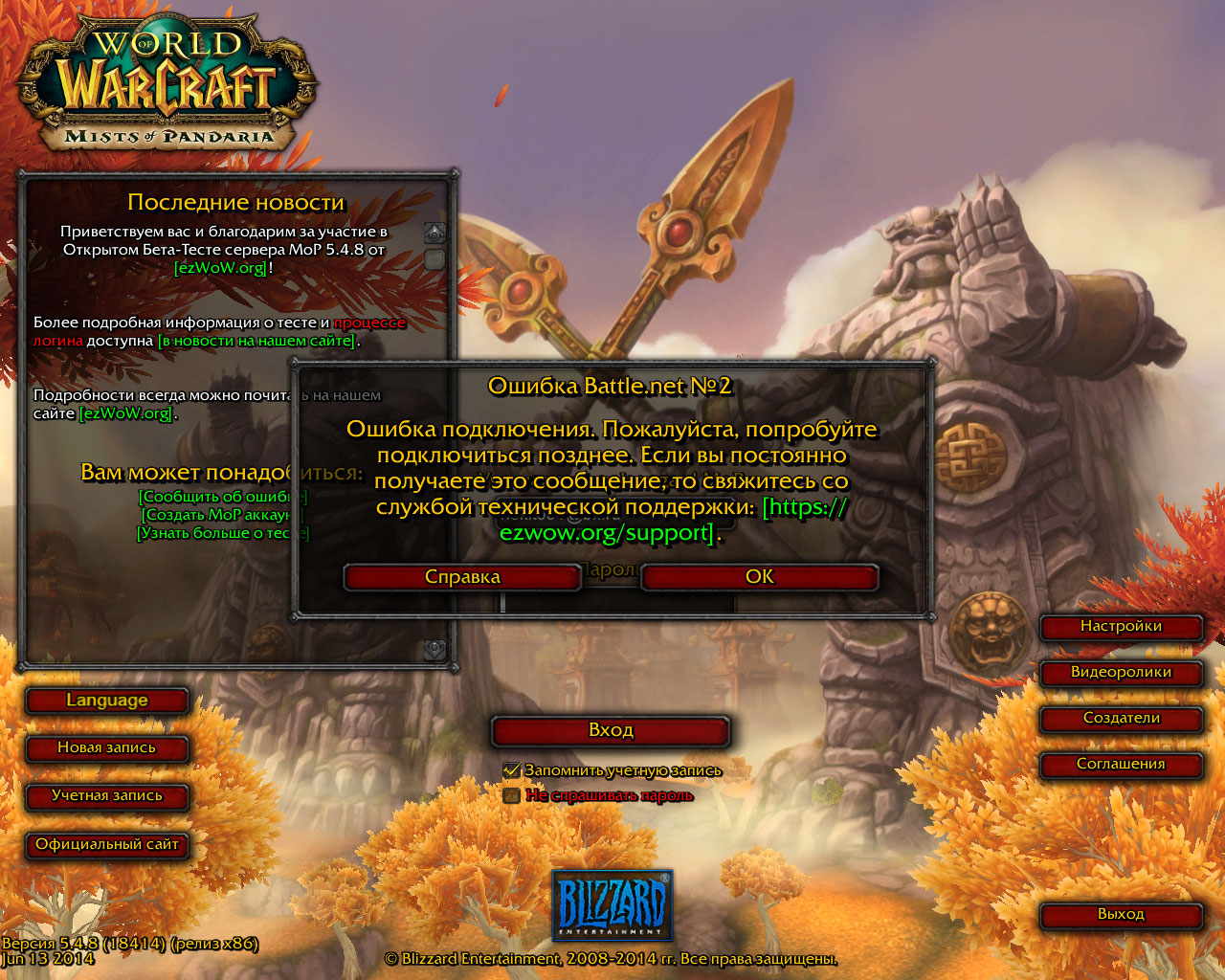The height and width of the screenshot is (980, 1225).
Task: Choose Новая запись to create account
Action: coord(106,748)
